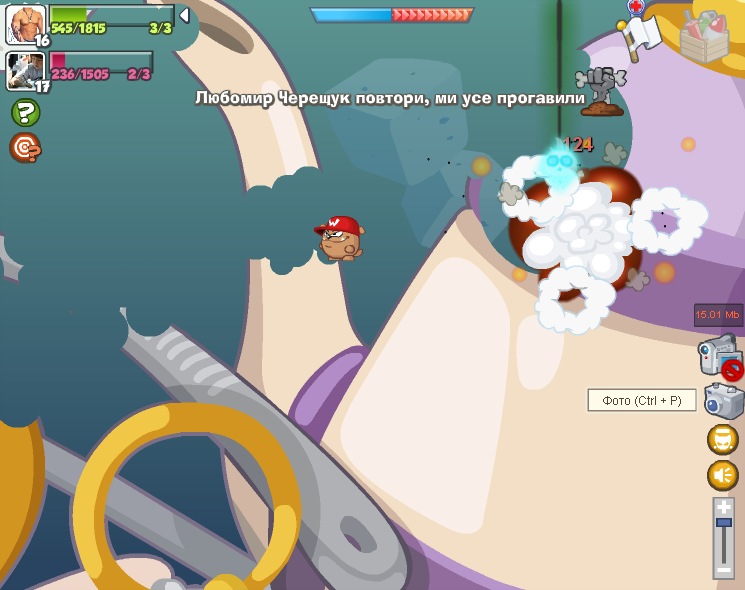The height and width of the screenshot is (590, 745).
Task: Click the orange target hint icon
Action: [x=25, y=148]
